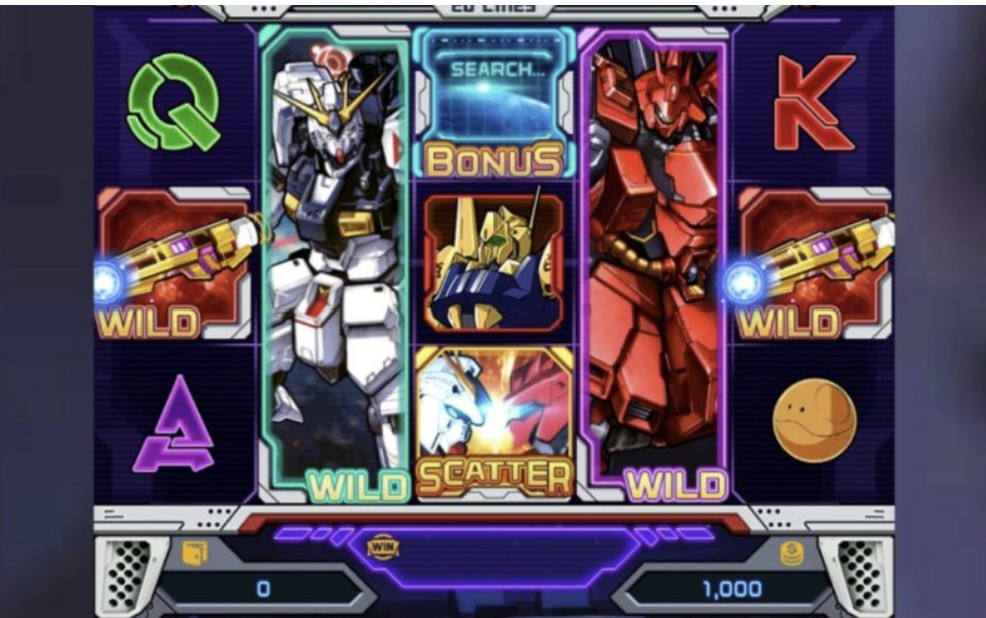Click the yellow wallet icon
This screenshot has width=986, height=618.
[194, 551]
